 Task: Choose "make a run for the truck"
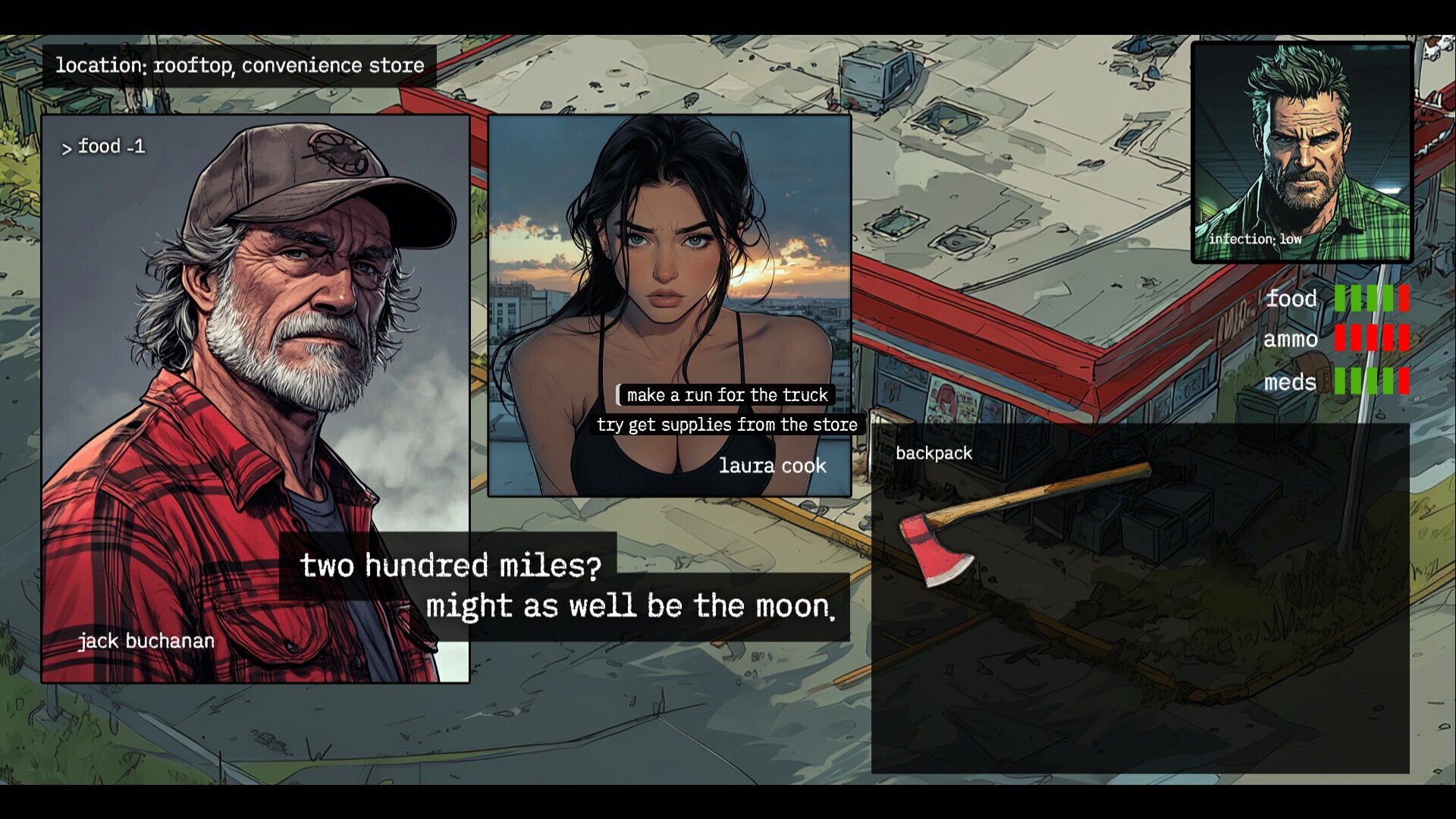tap(726, 395)
